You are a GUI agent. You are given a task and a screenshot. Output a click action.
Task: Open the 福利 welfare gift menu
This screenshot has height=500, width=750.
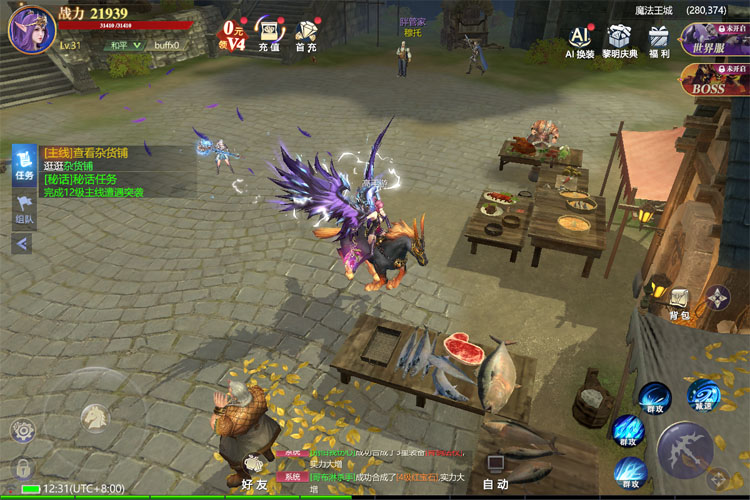(659, 41)
